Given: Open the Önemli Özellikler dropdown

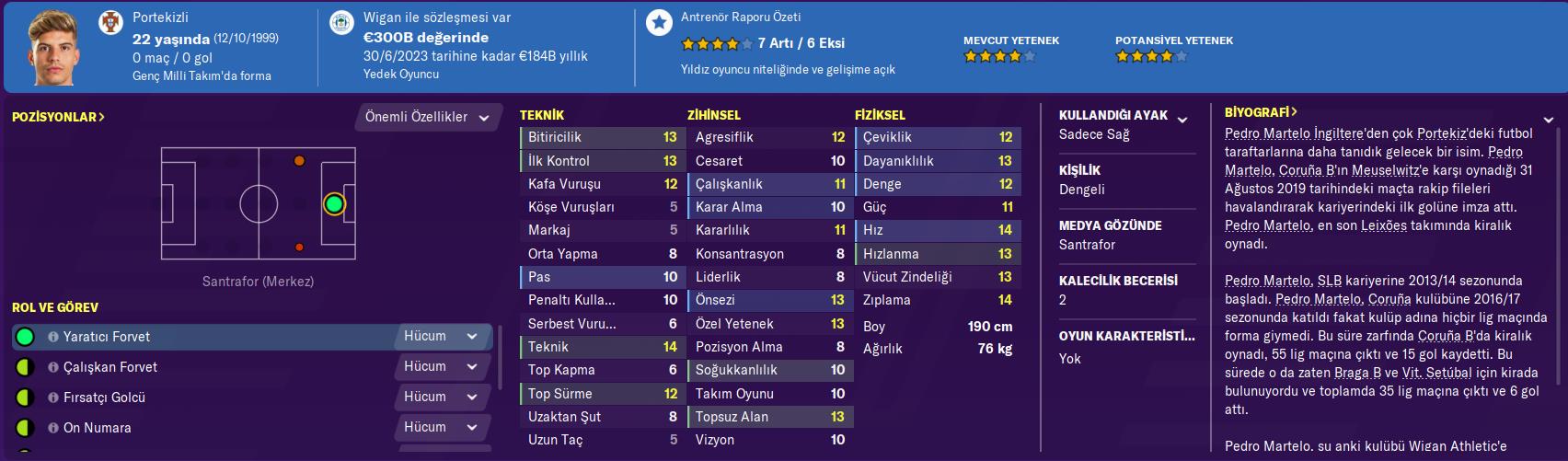Looking at the screenshot, I should [x=428, y=118].
